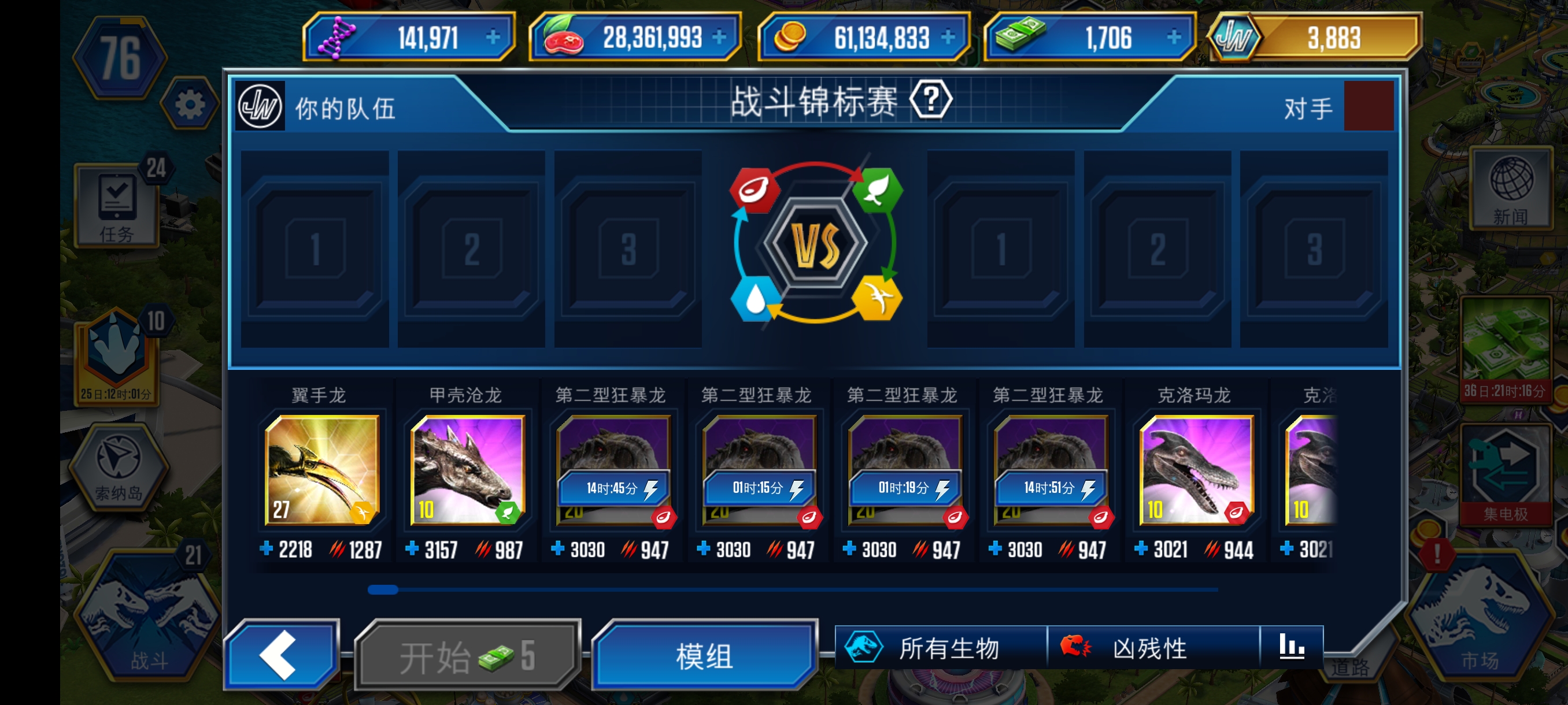Click the VS class advantage emblem

click(x=816, y=244)
